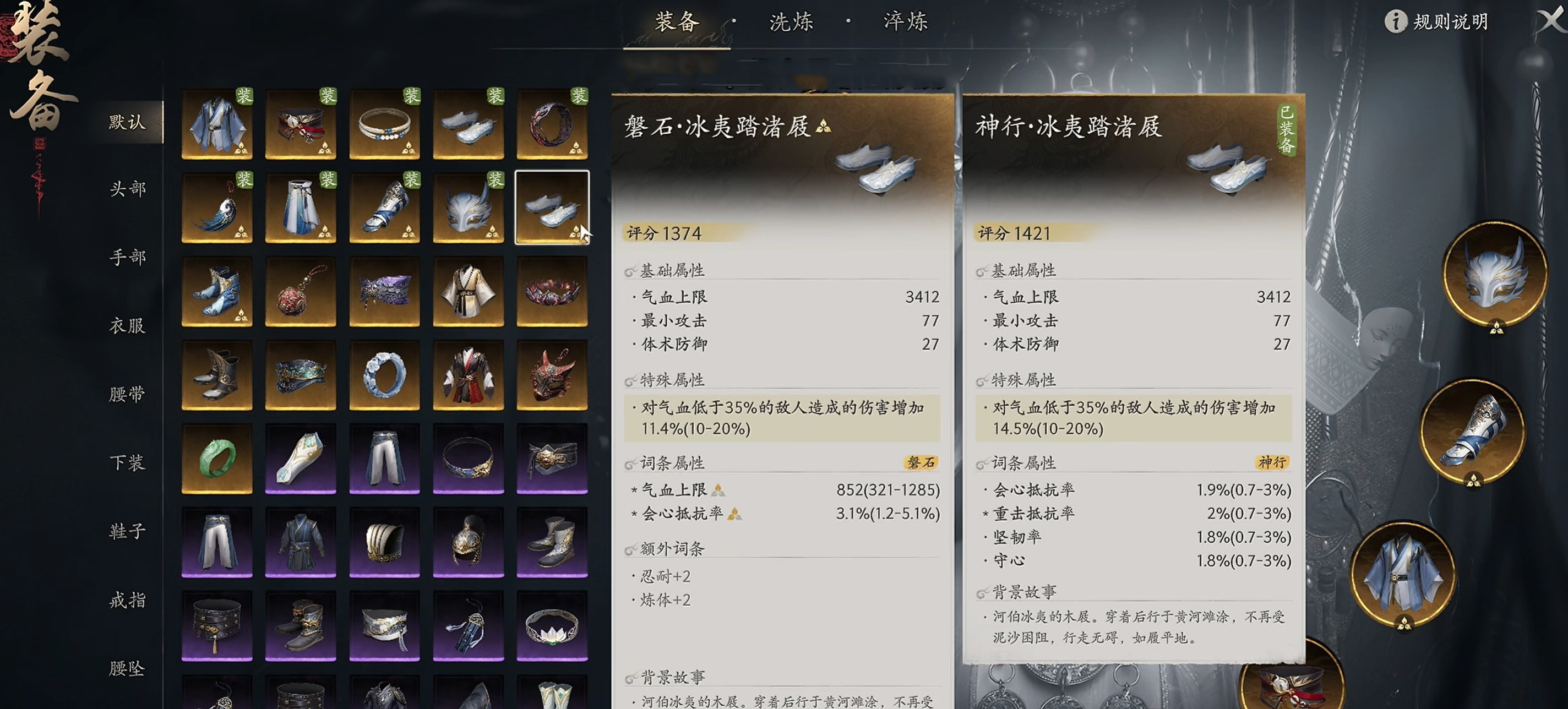Select the equipped white skirt item
The image size is (1568, 709).
301,208
